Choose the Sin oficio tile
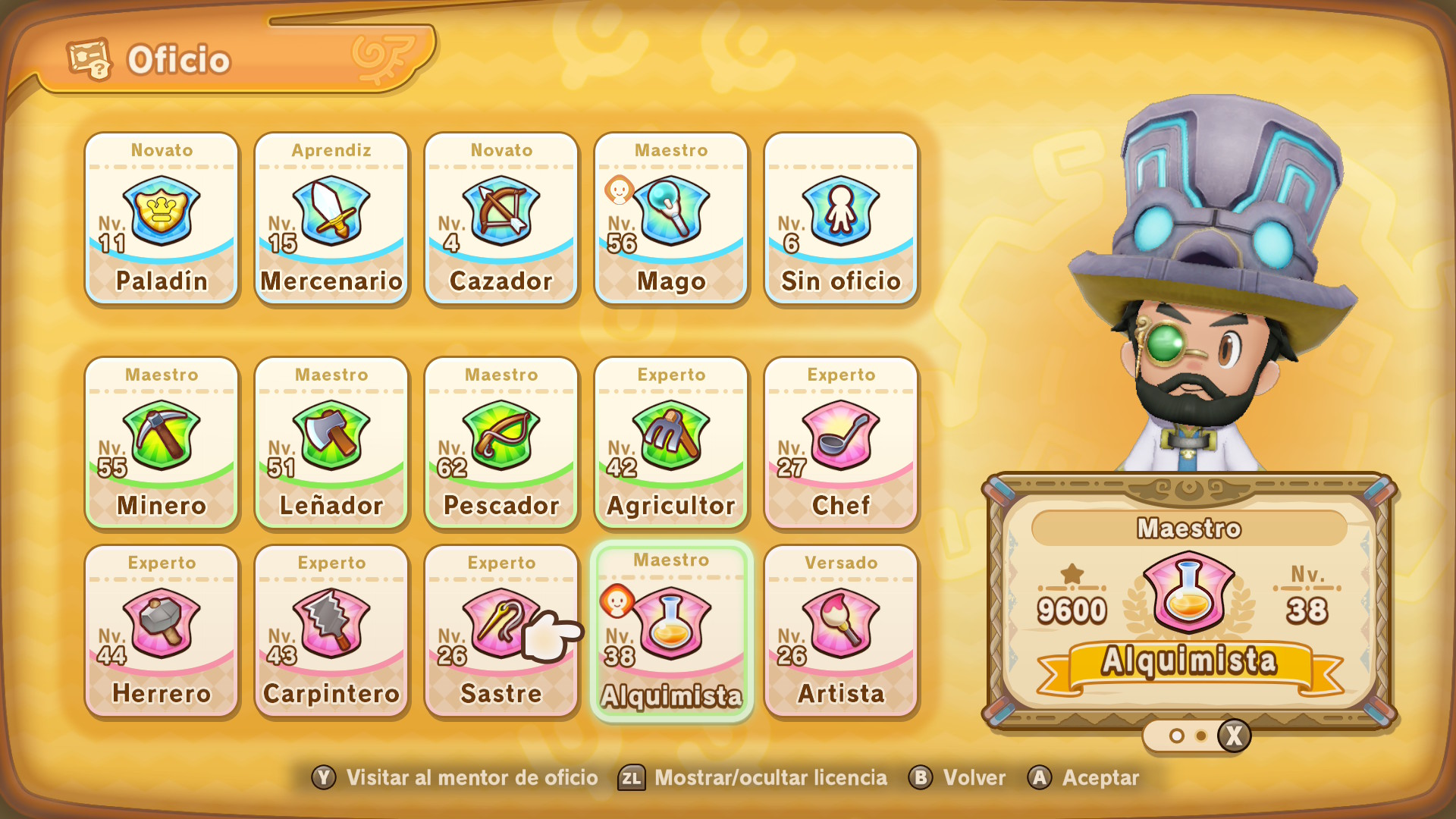Screen dimensions: 1456x819 tap(841, 218)
